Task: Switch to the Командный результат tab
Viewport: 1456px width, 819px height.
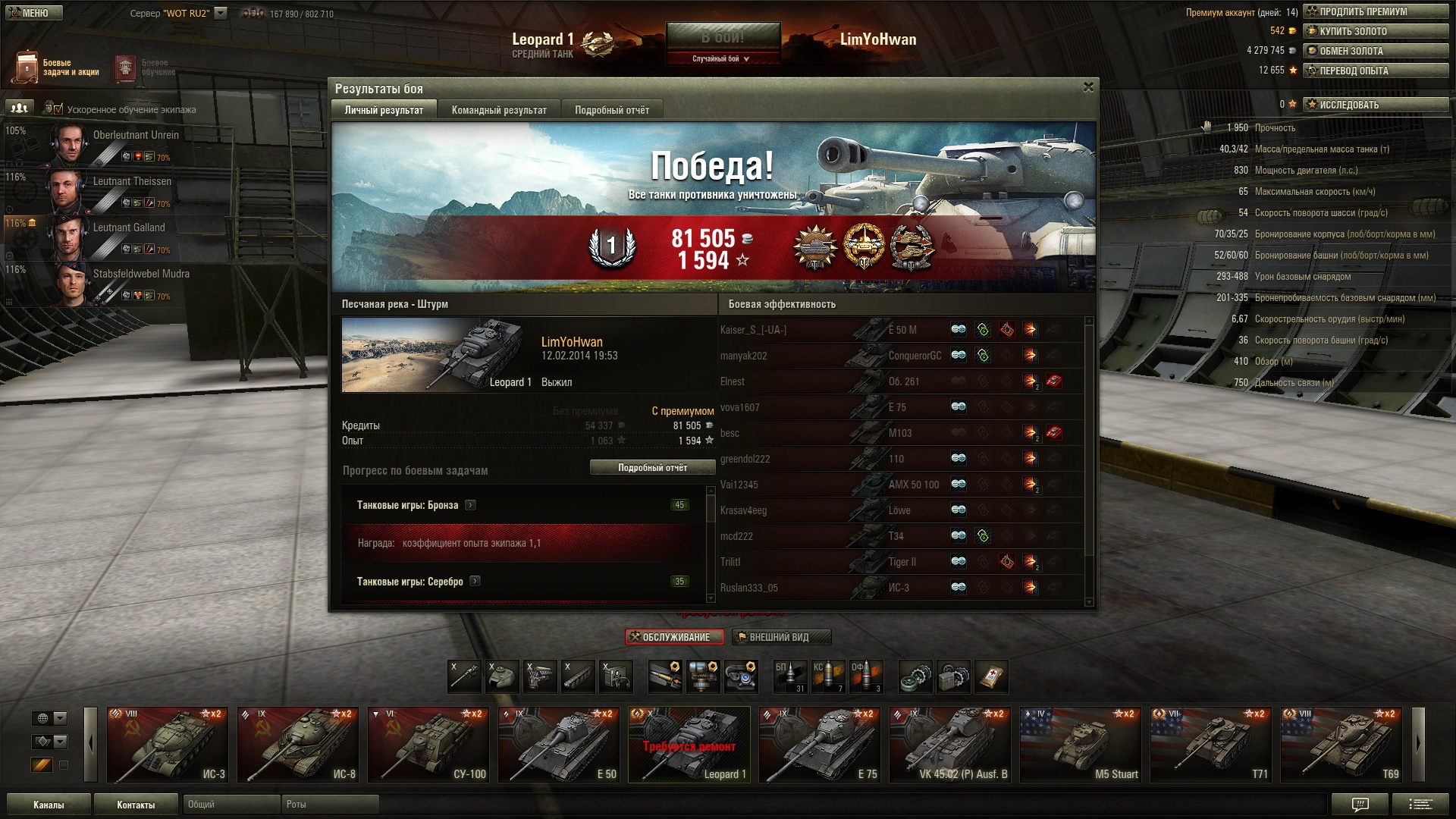Action: [x=499, y=110]
